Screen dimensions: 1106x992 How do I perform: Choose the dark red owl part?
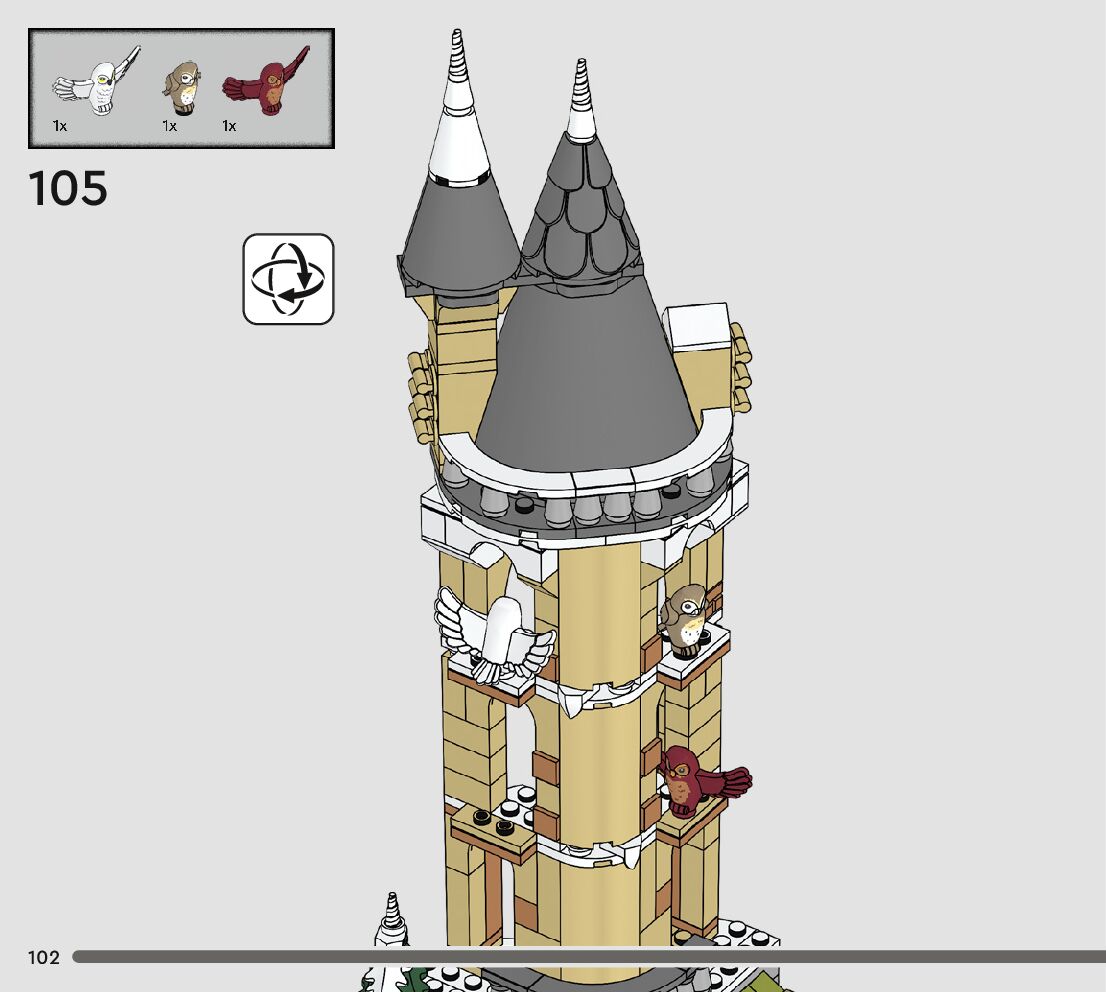coord(267,84)
